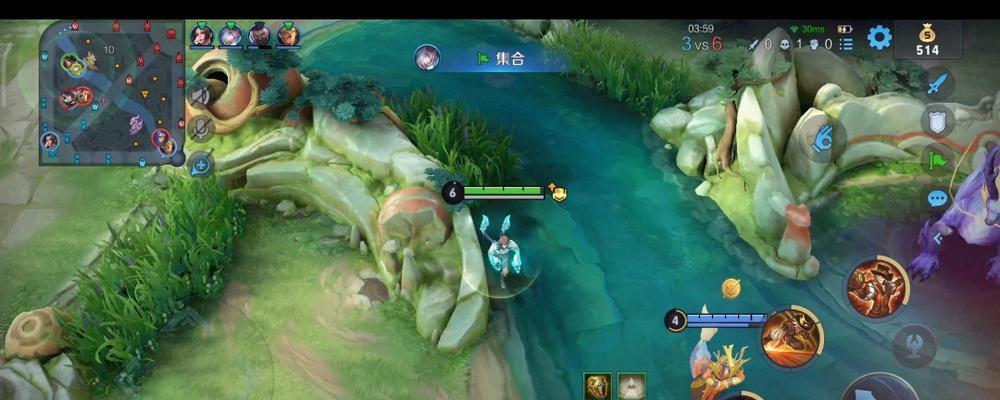
Task: Select the first teammate portrait in the top row
Action: click(203, 35)
